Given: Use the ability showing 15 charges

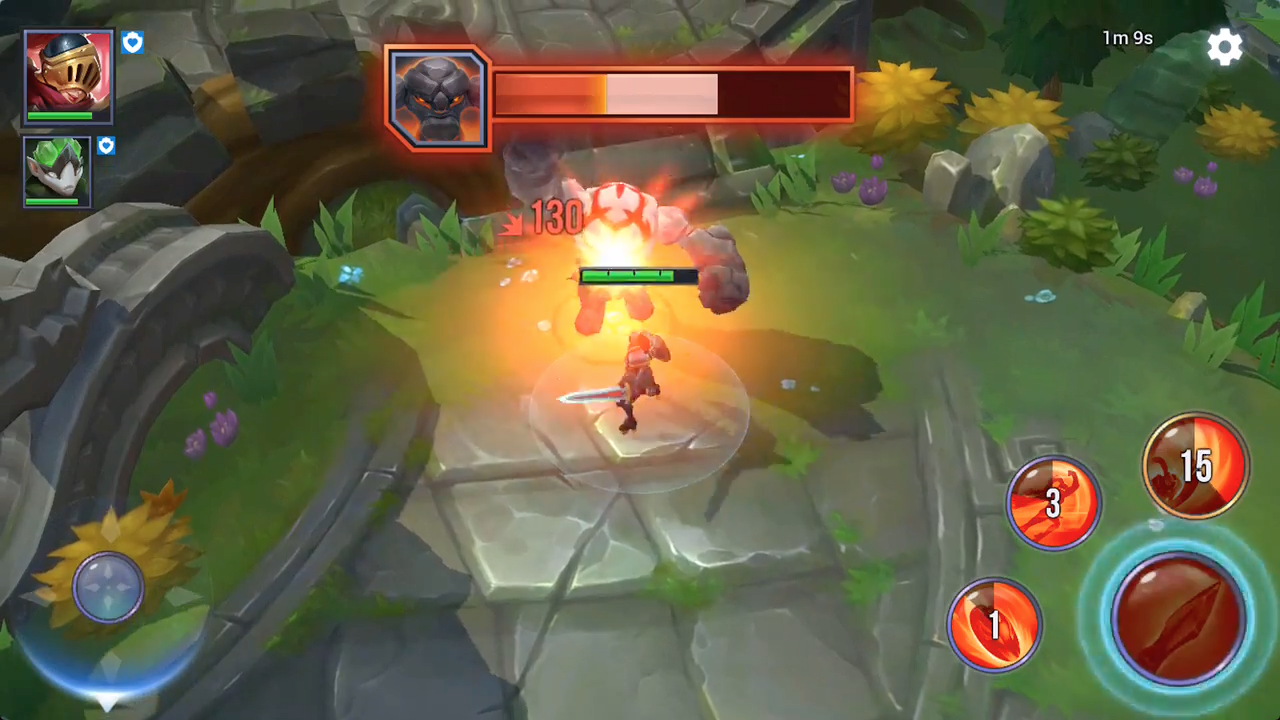Looking at the screenshot, I should pyautogui.click(x=1196, y=463).
